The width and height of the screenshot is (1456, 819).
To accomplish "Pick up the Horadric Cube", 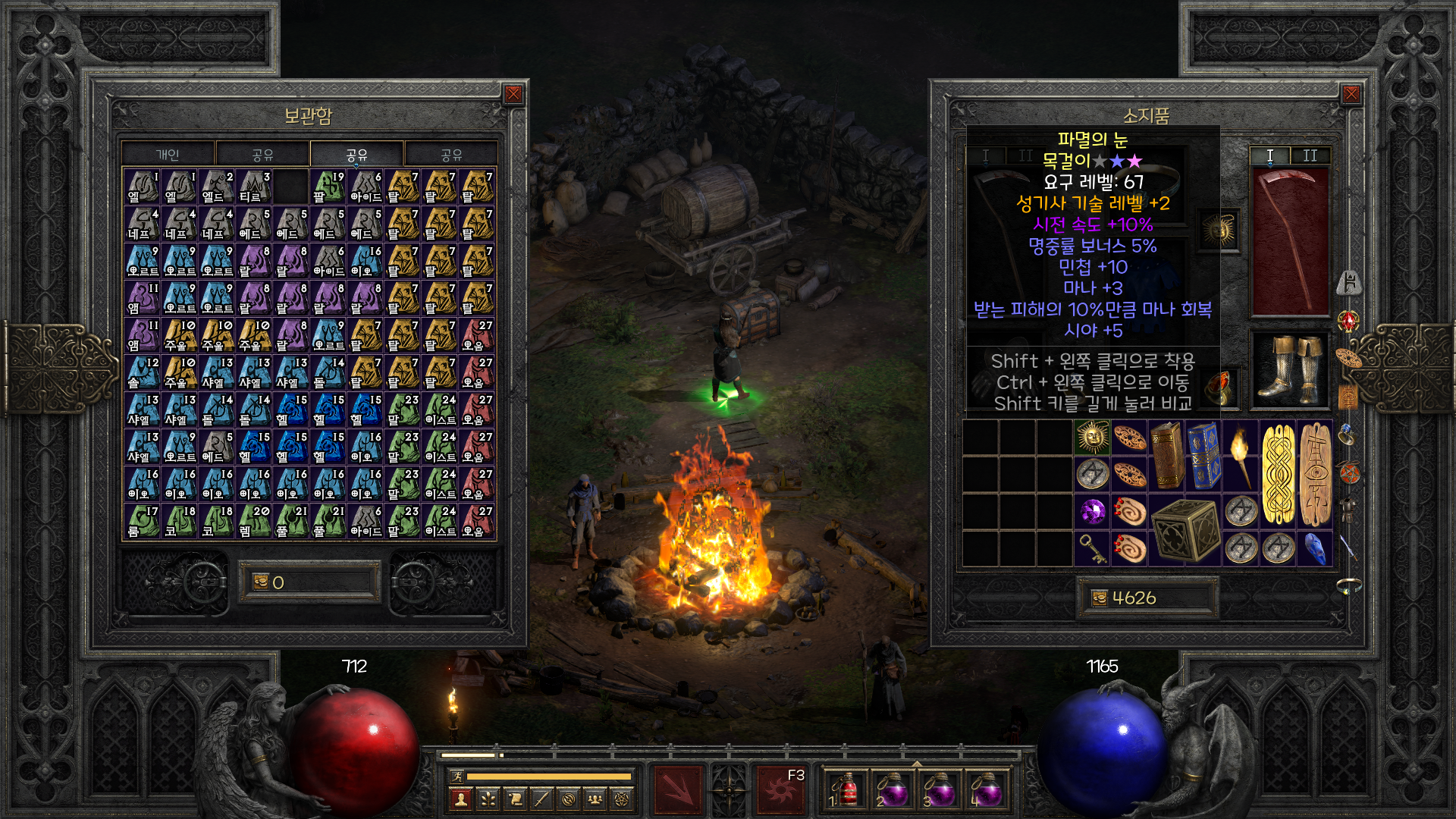I will pyautogui.click(x=1185, y=530).
